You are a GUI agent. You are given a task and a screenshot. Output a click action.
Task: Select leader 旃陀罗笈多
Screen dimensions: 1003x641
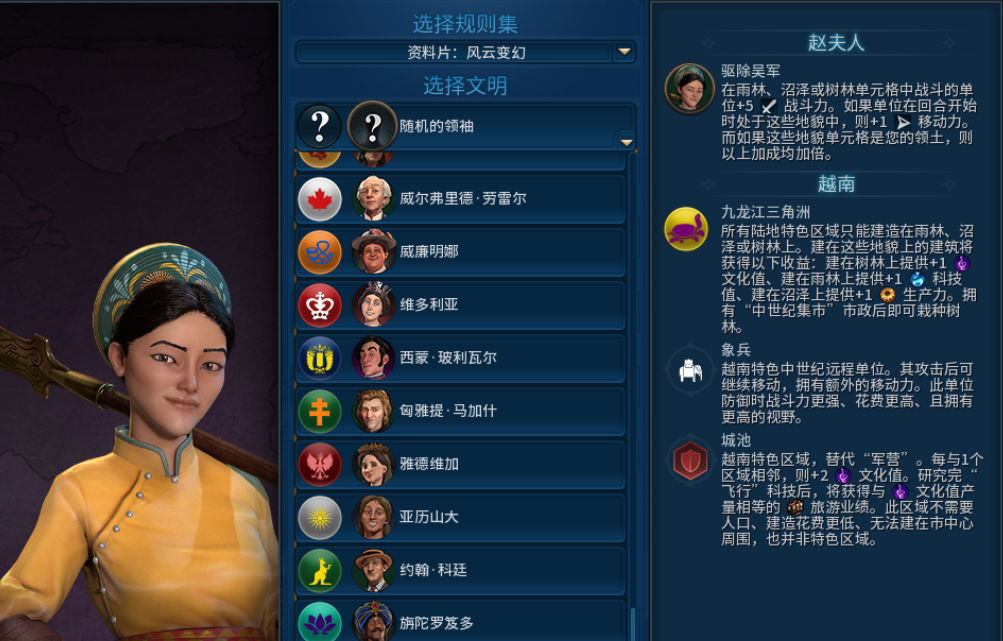click(x=461, y=622)
